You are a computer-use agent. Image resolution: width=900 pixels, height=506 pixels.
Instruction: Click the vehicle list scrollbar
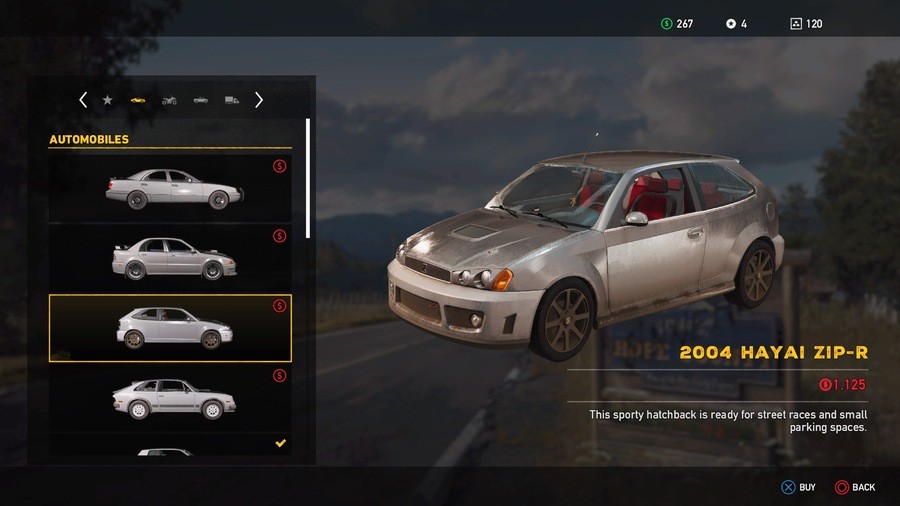click(x=308, y=180)
